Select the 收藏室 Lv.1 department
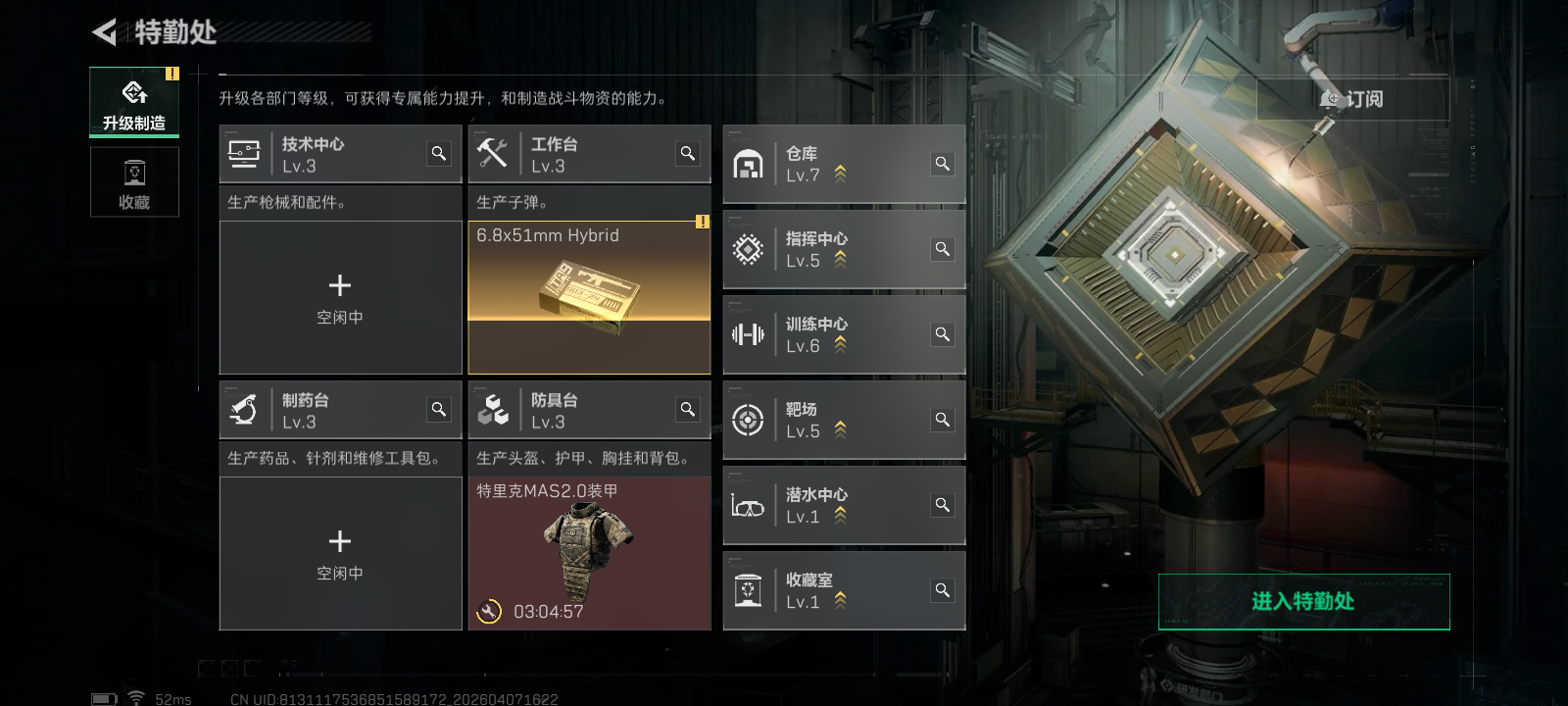The width and height of the screenshot is (1568, 706). click(833, 591)
